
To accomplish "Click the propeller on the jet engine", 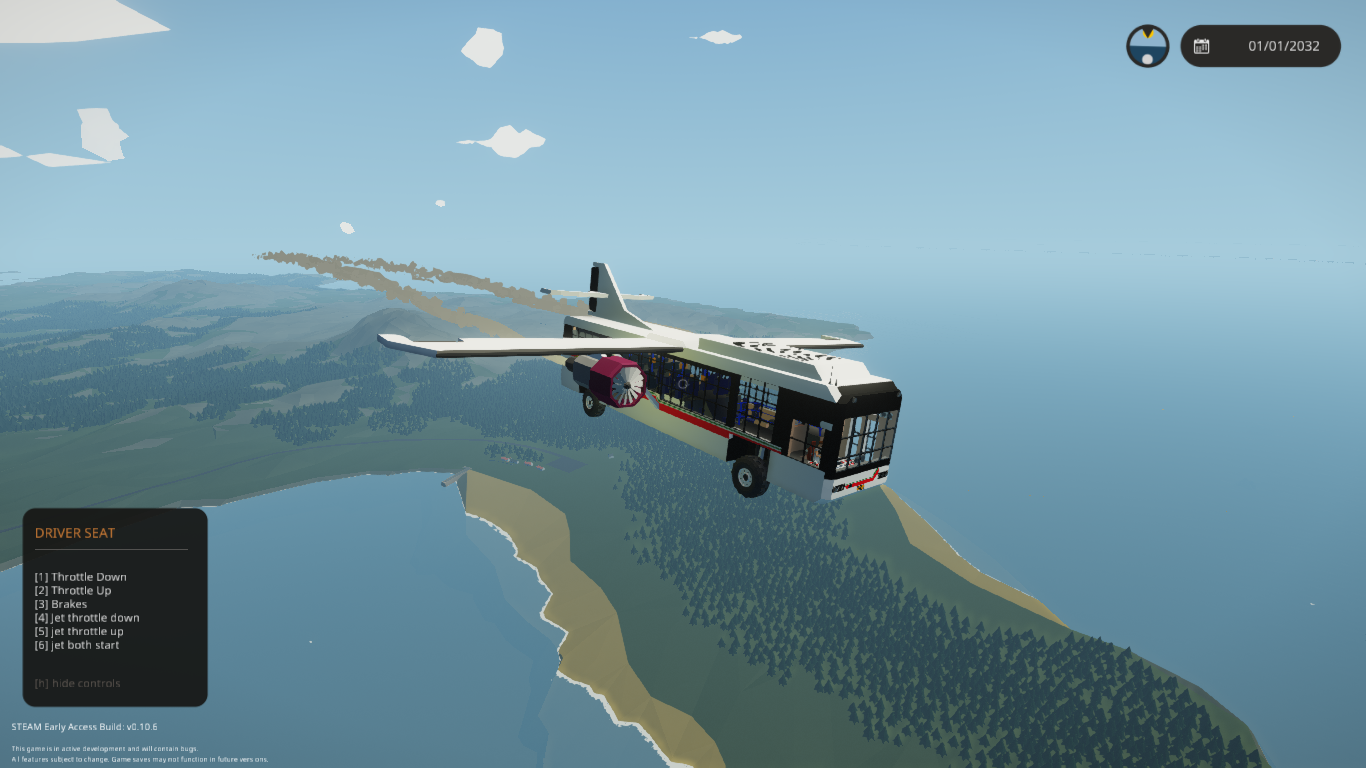I will click(630, 386).
